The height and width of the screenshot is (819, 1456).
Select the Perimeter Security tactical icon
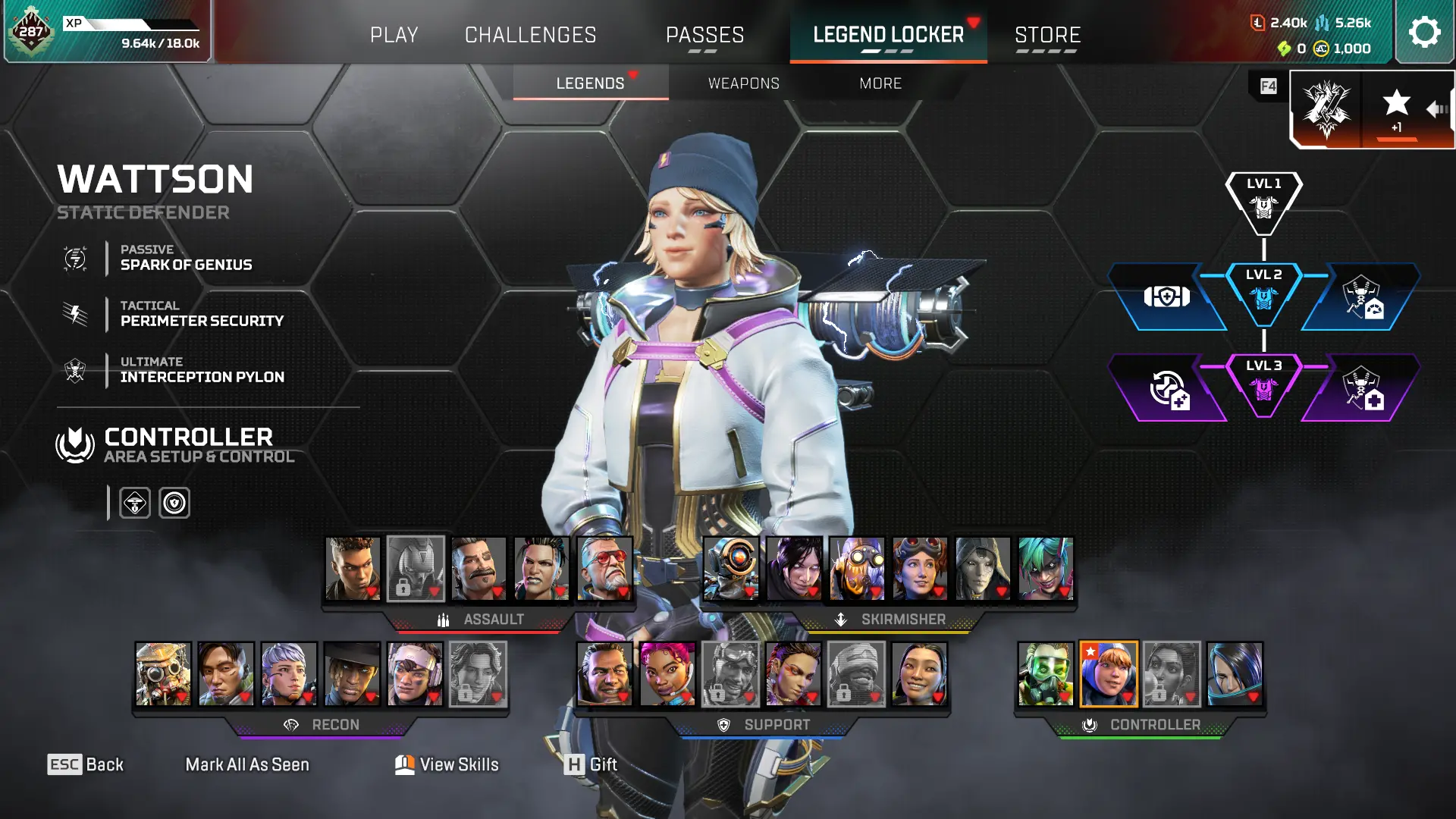pos(74,312)
